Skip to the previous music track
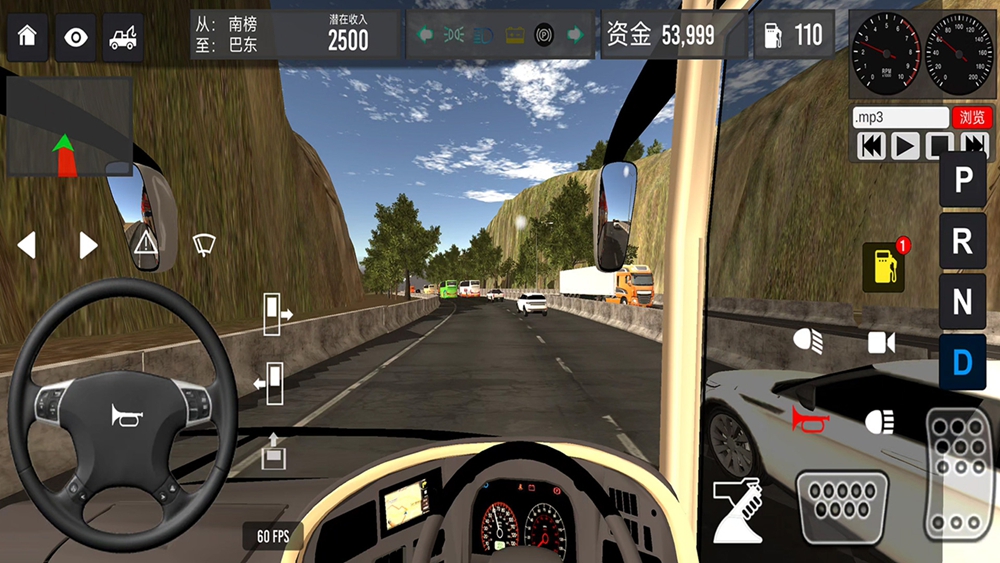The width and height of the screenshot is (1000, 563). [872, 146]
